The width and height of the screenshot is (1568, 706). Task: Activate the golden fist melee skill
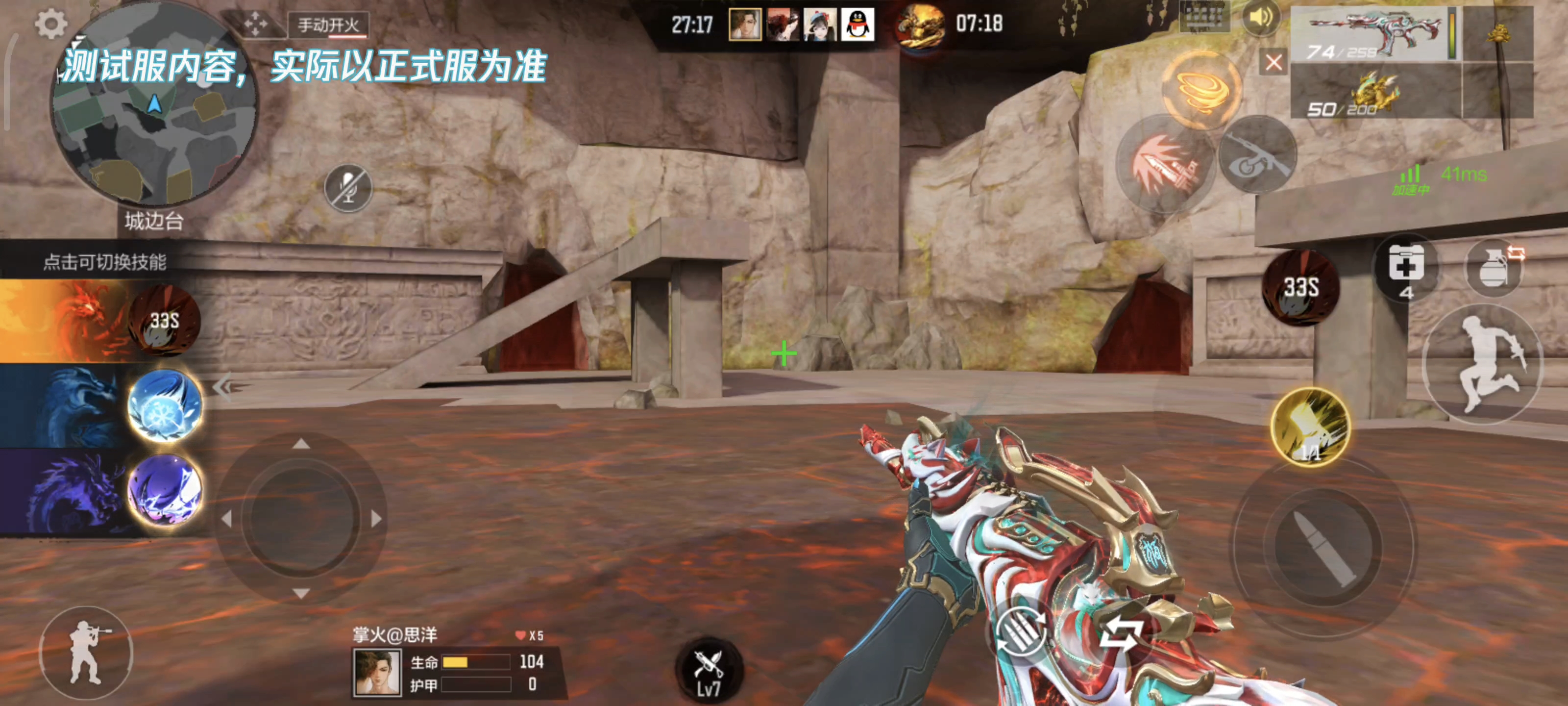click(1310, 427)
